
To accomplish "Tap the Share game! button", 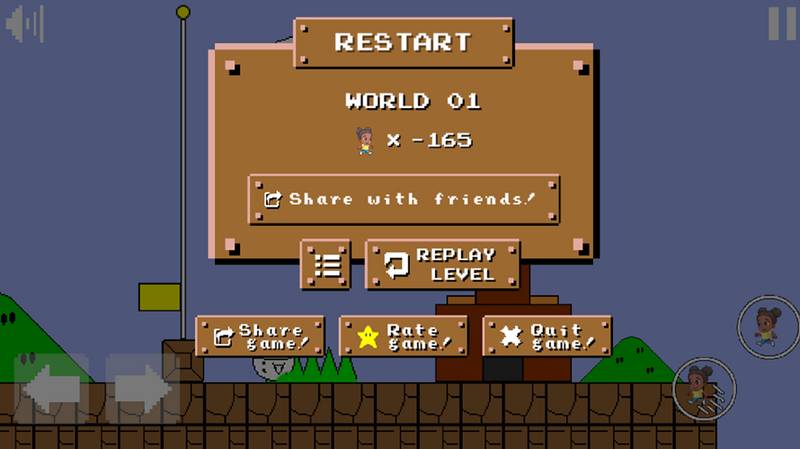I will (260, 337).
